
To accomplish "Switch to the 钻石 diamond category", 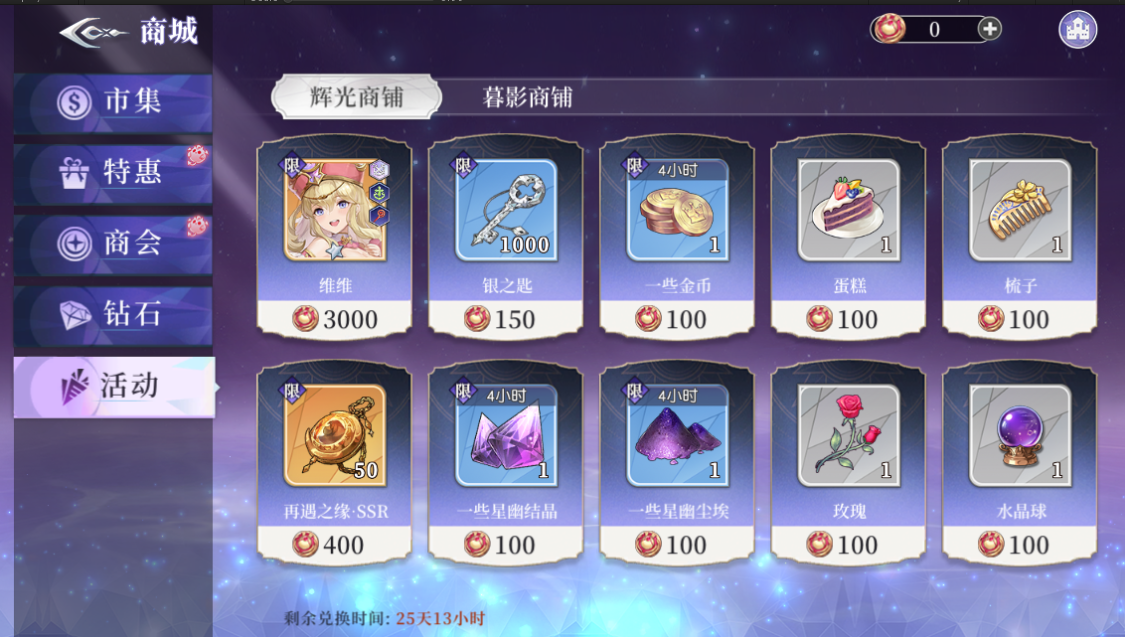I will click(114, 315).
